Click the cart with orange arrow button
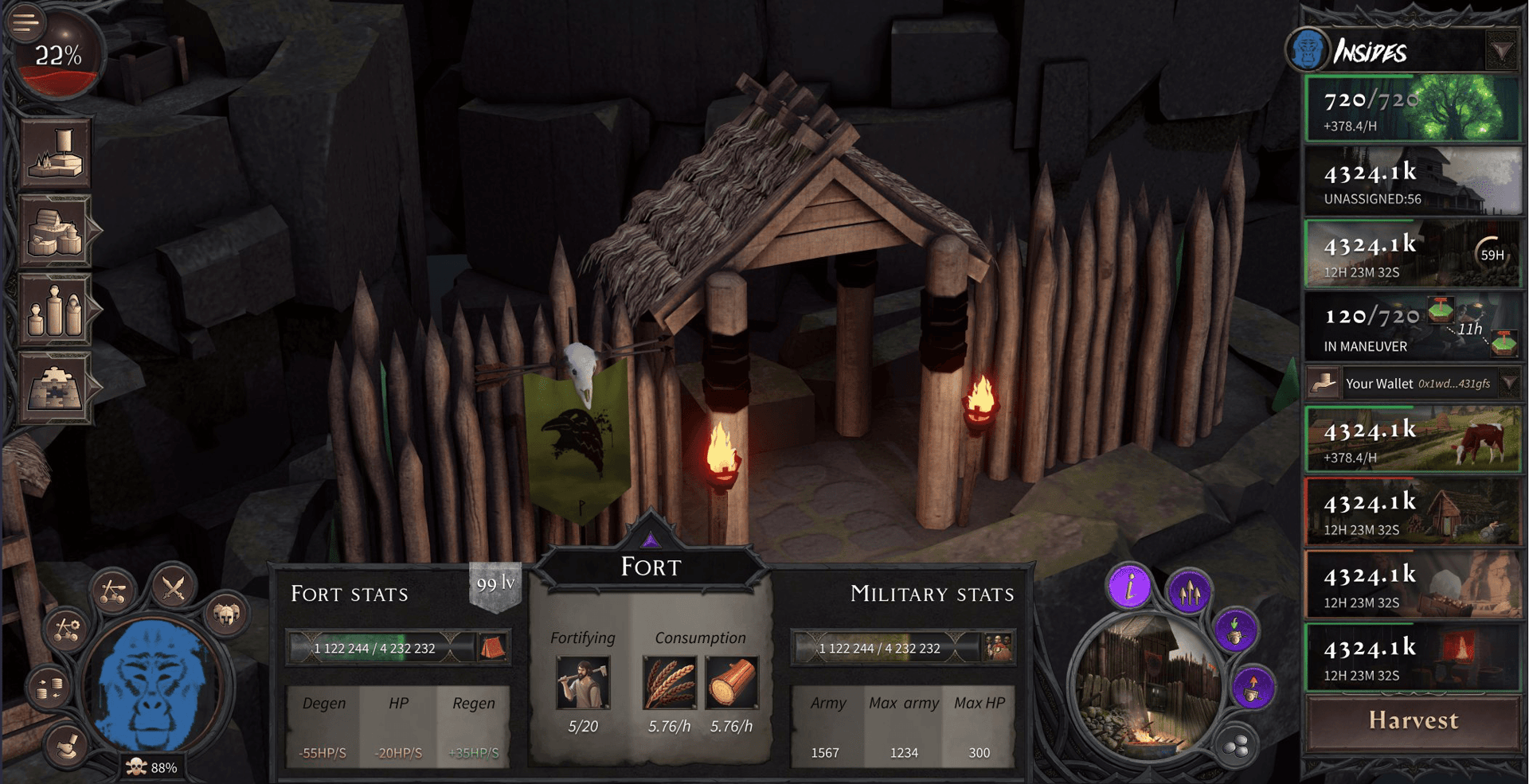Viewport: 1529px width, 784px height. pos(1253,688)
